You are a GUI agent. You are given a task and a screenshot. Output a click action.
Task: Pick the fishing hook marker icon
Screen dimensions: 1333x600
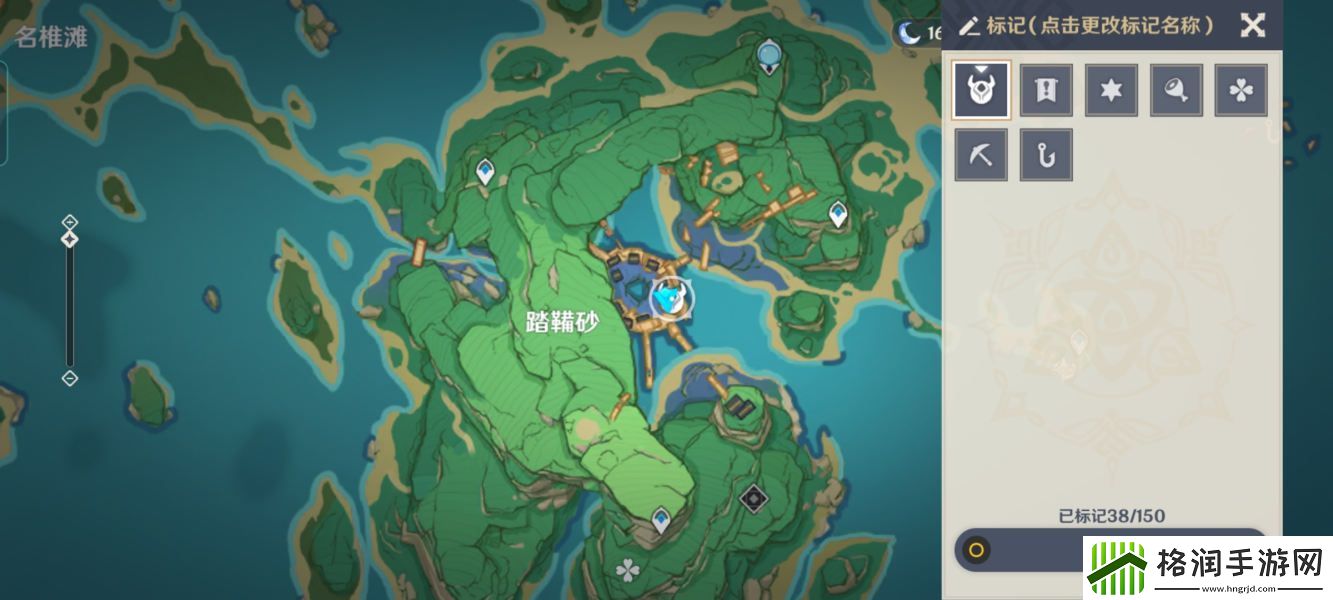[1046, 155]
